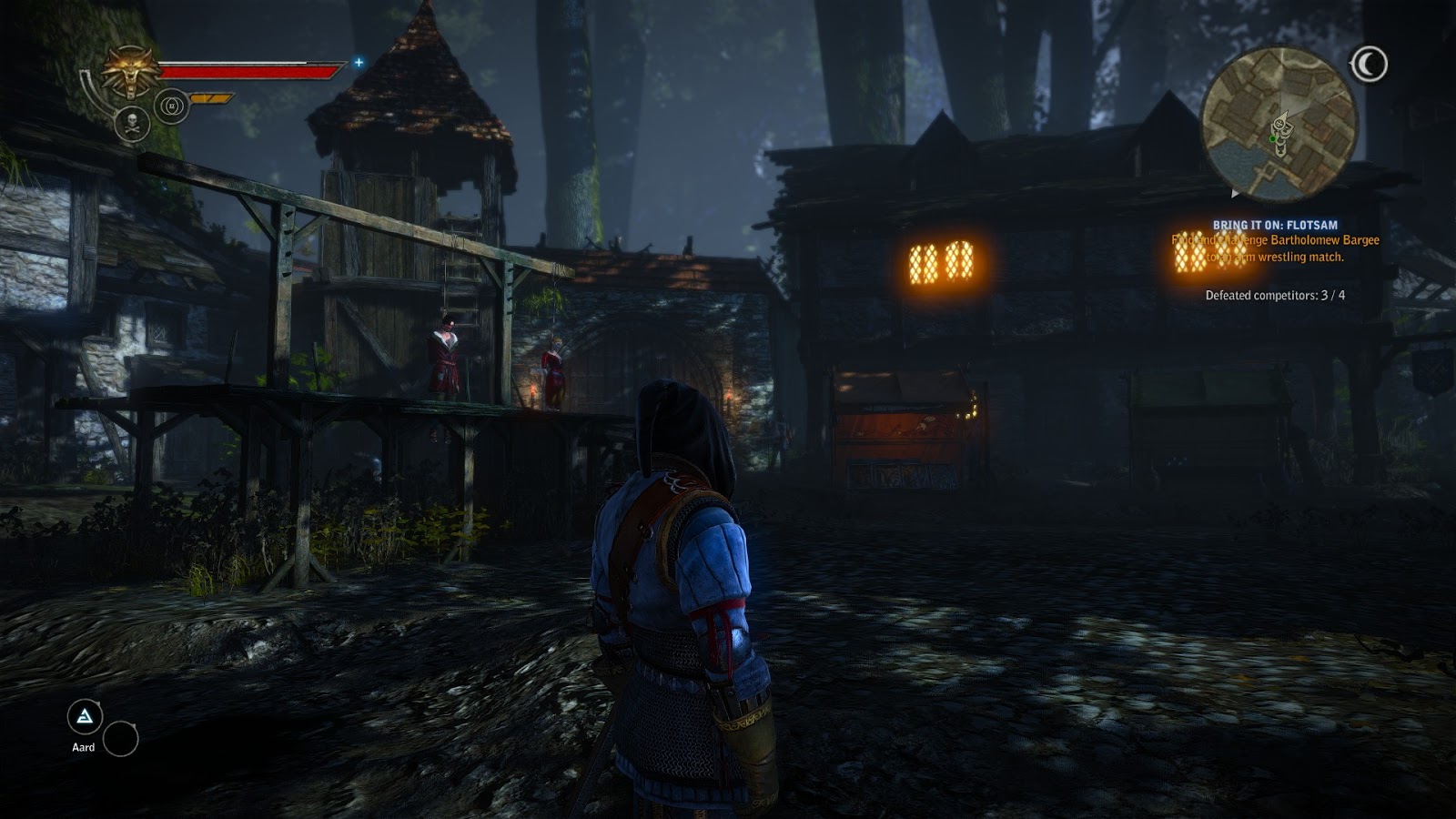Select the Aard sign icon

click(x=85, y=718)
